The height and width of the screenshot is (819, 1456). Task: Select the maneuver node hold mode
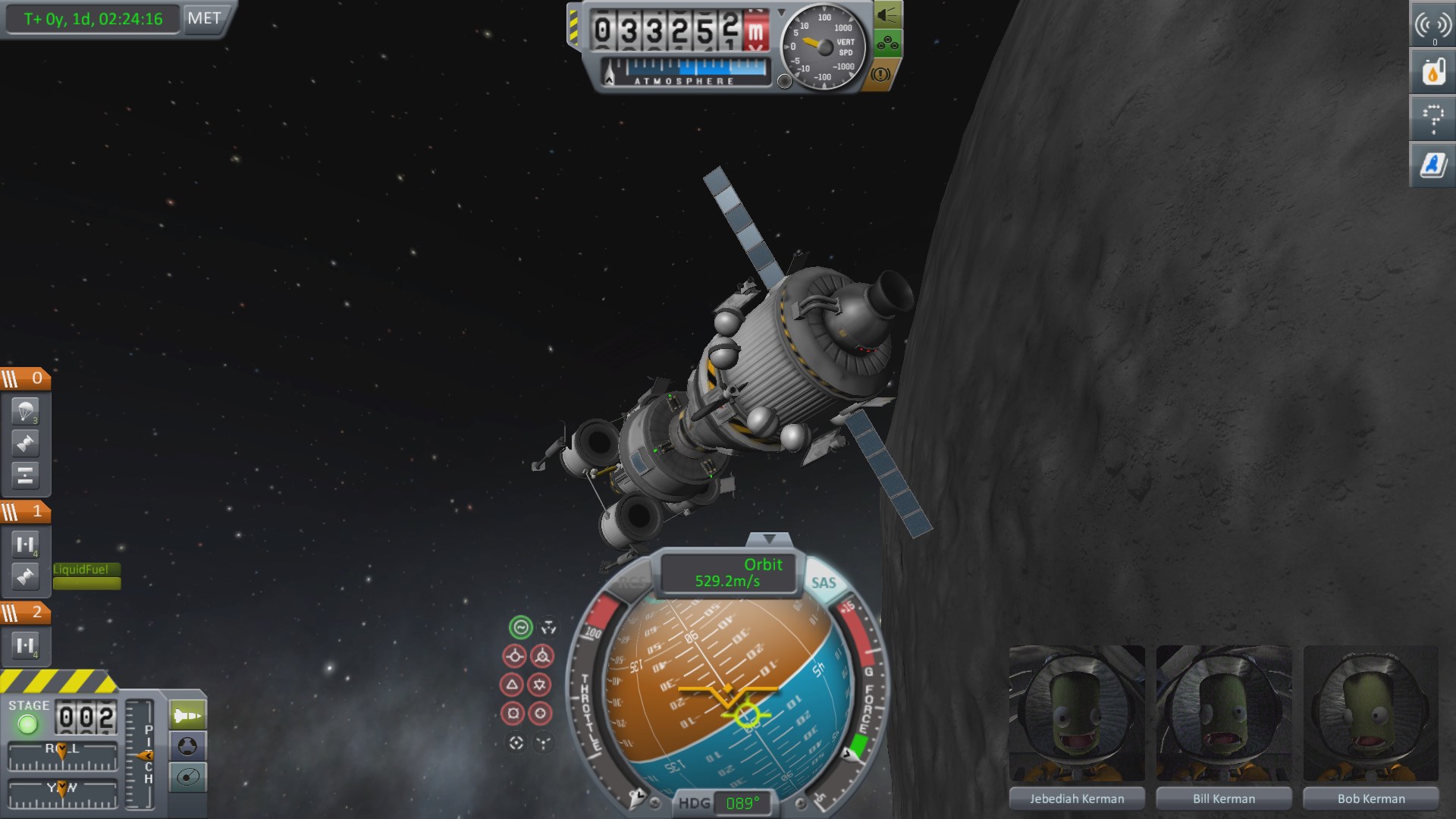click(548, 628)
